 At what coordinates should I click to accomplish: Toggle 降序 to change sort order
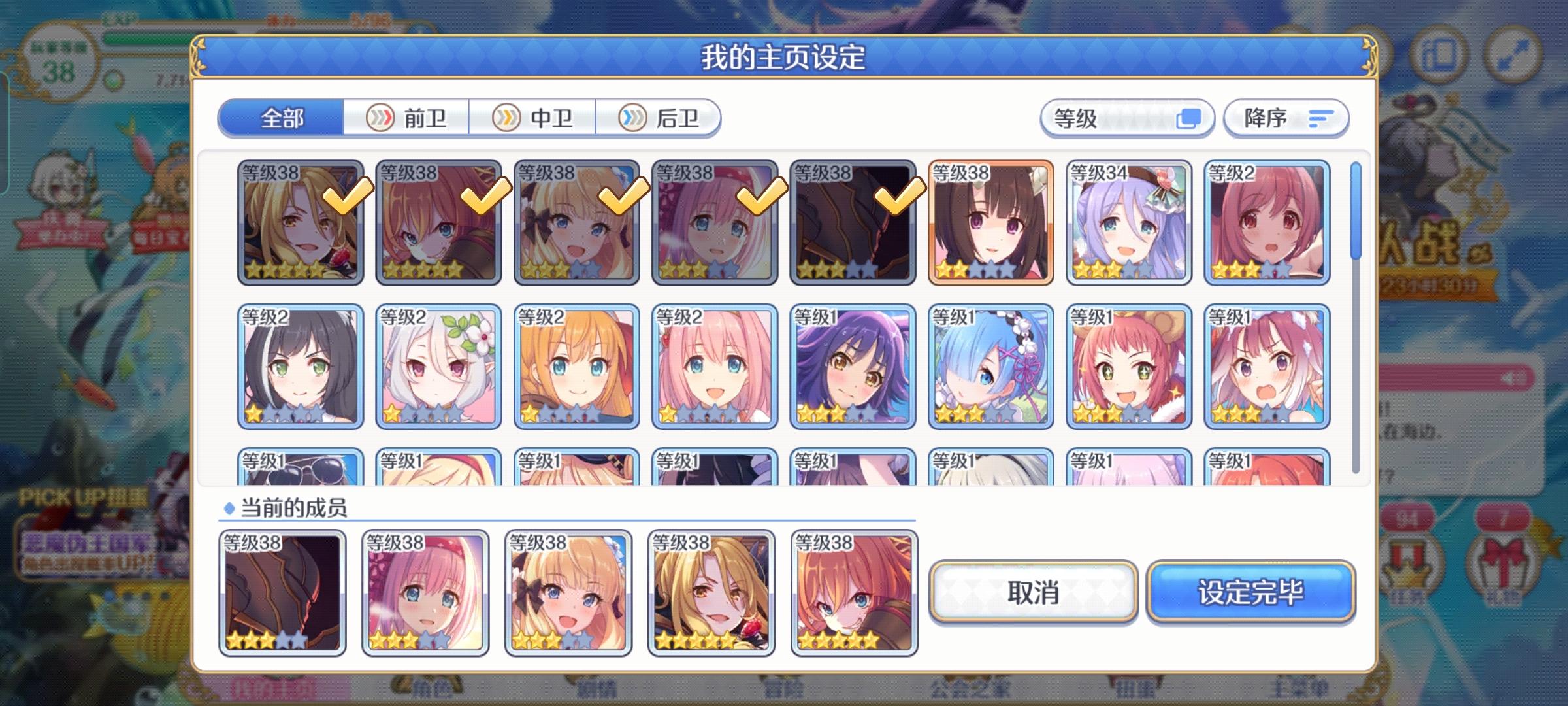click(x=1284, y=118)
